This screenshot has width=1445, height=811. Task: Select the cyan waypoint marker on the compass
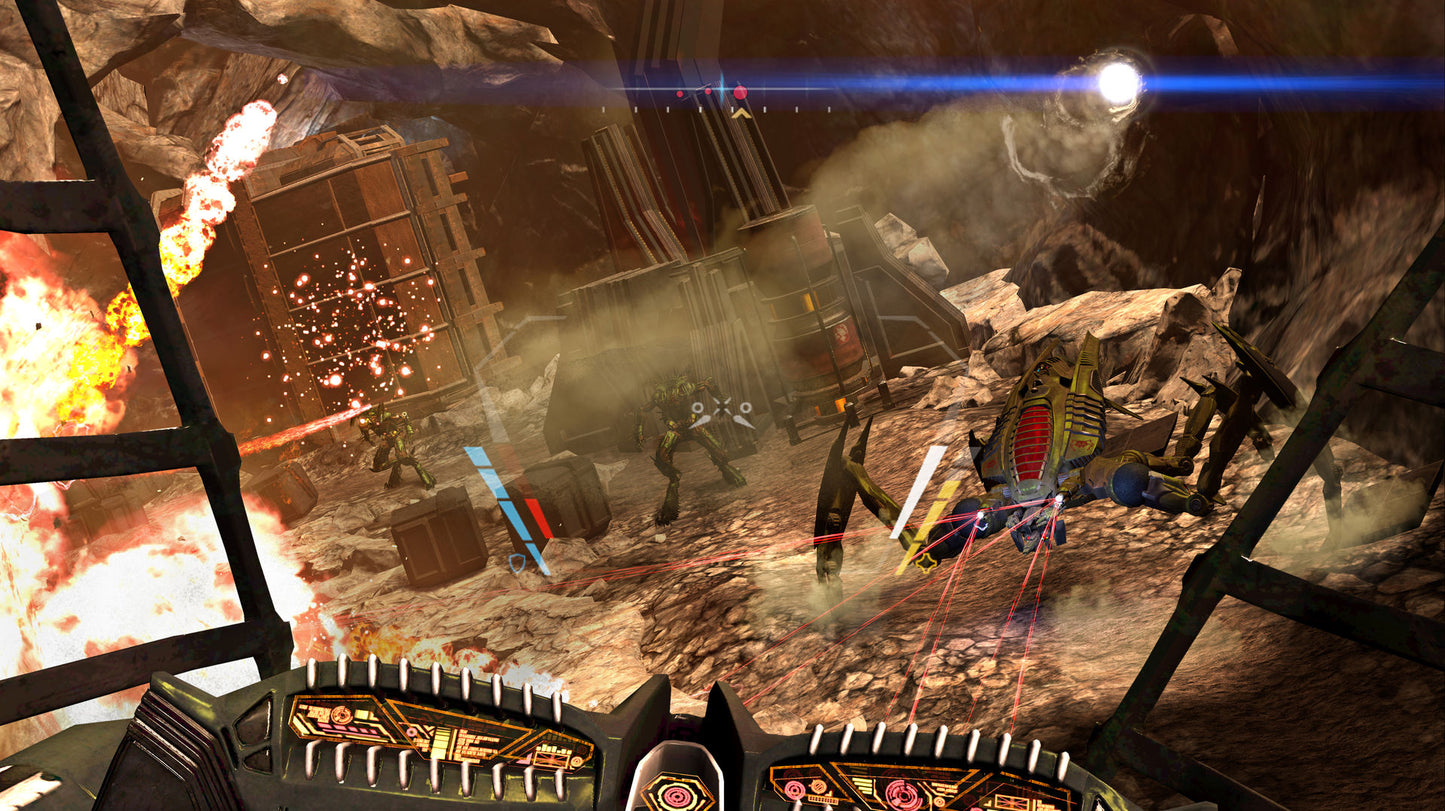click(x=723, y=88)
